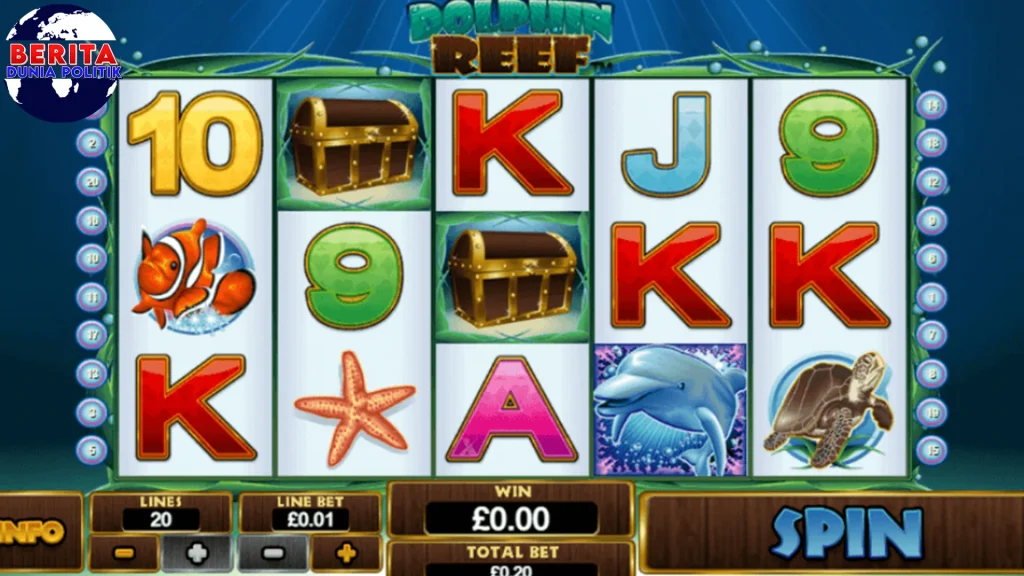Screen dimensions: 1024x576
Task: Lower the line bet amount
Action: coord(273,552)
